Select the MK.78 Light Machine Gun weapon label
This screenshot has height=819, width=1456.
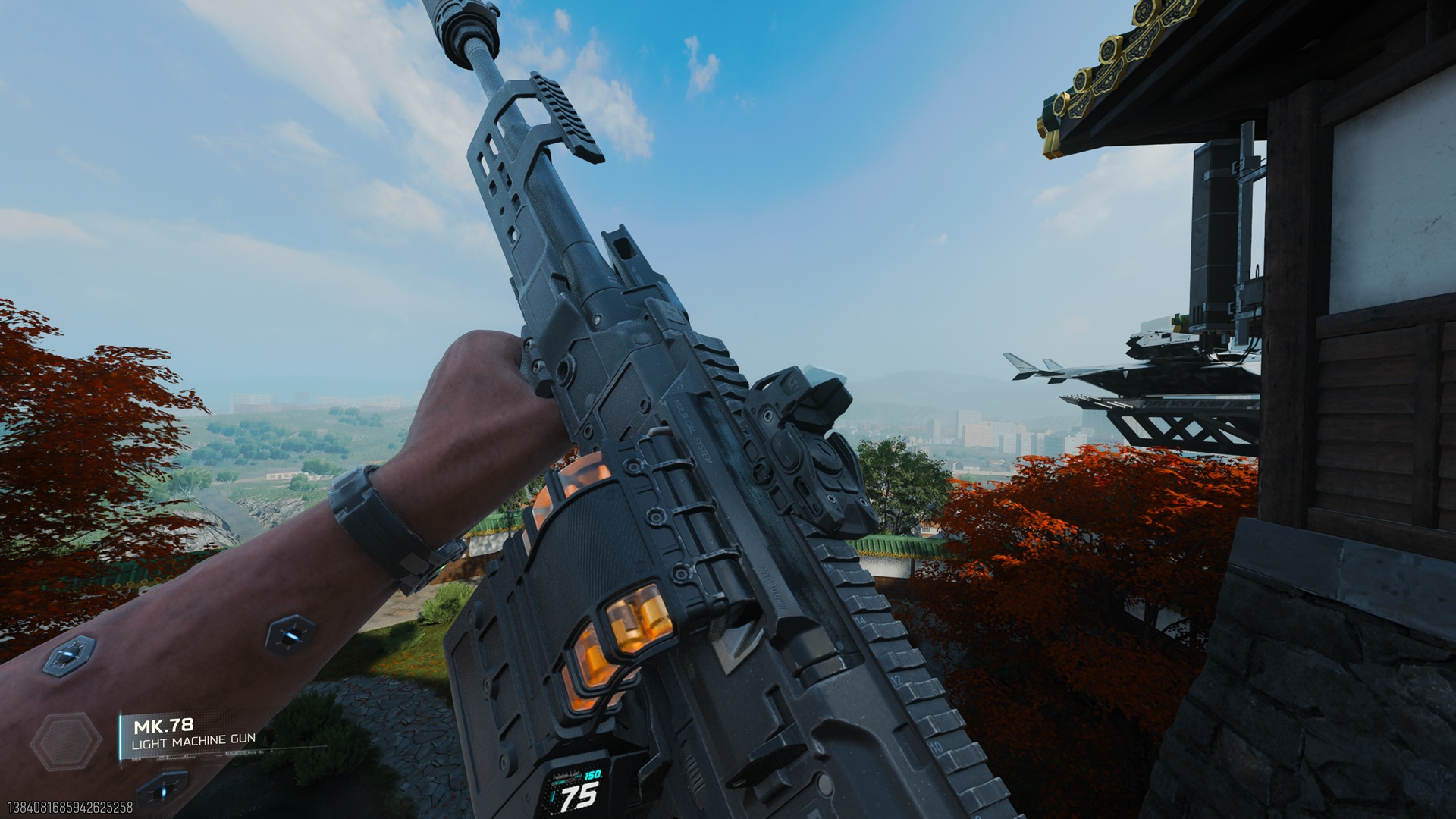coord(193,734)
